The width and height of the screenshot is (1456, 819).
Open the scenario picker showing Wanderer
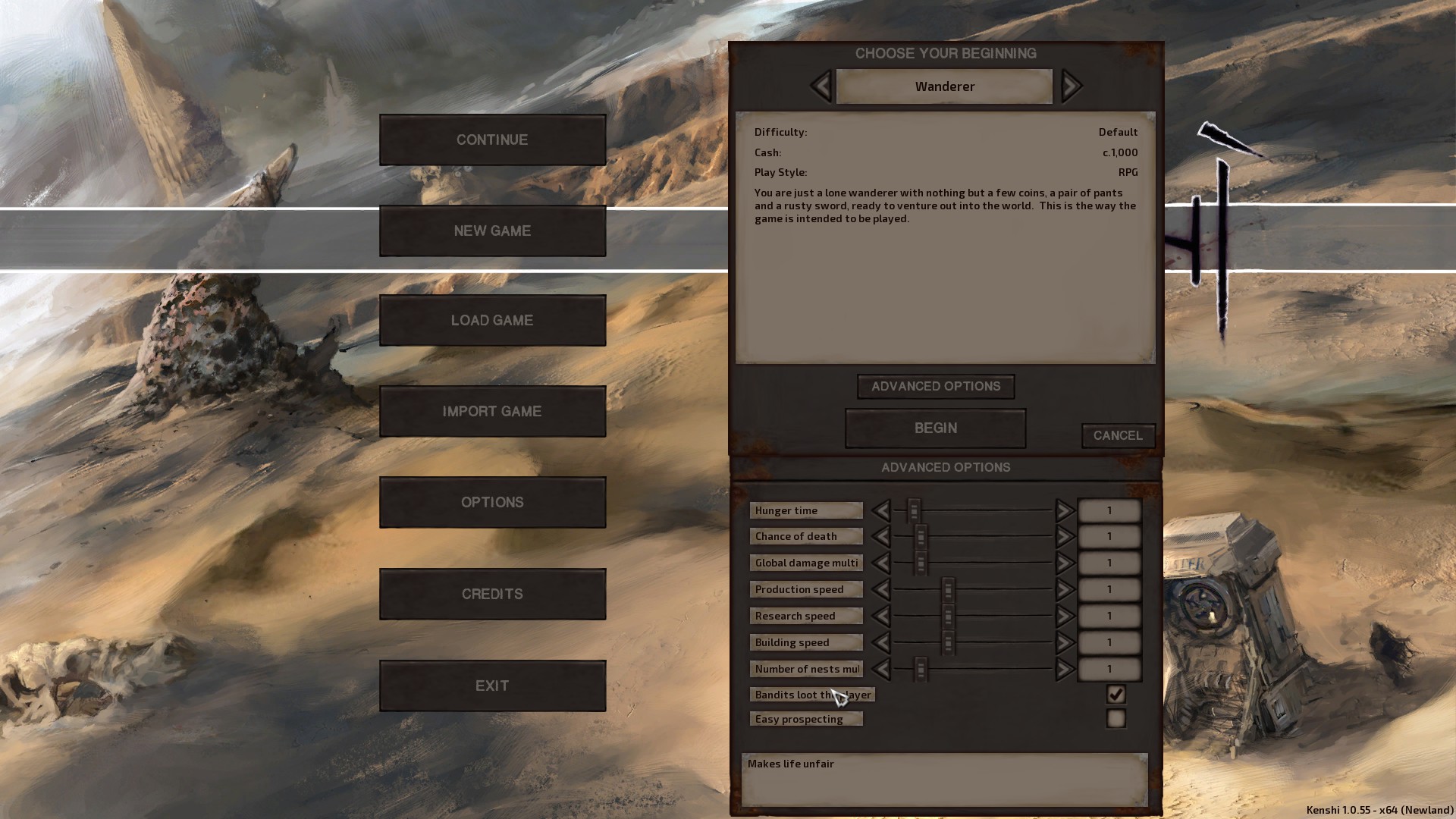pyautogui.click(x=943, y=86)
